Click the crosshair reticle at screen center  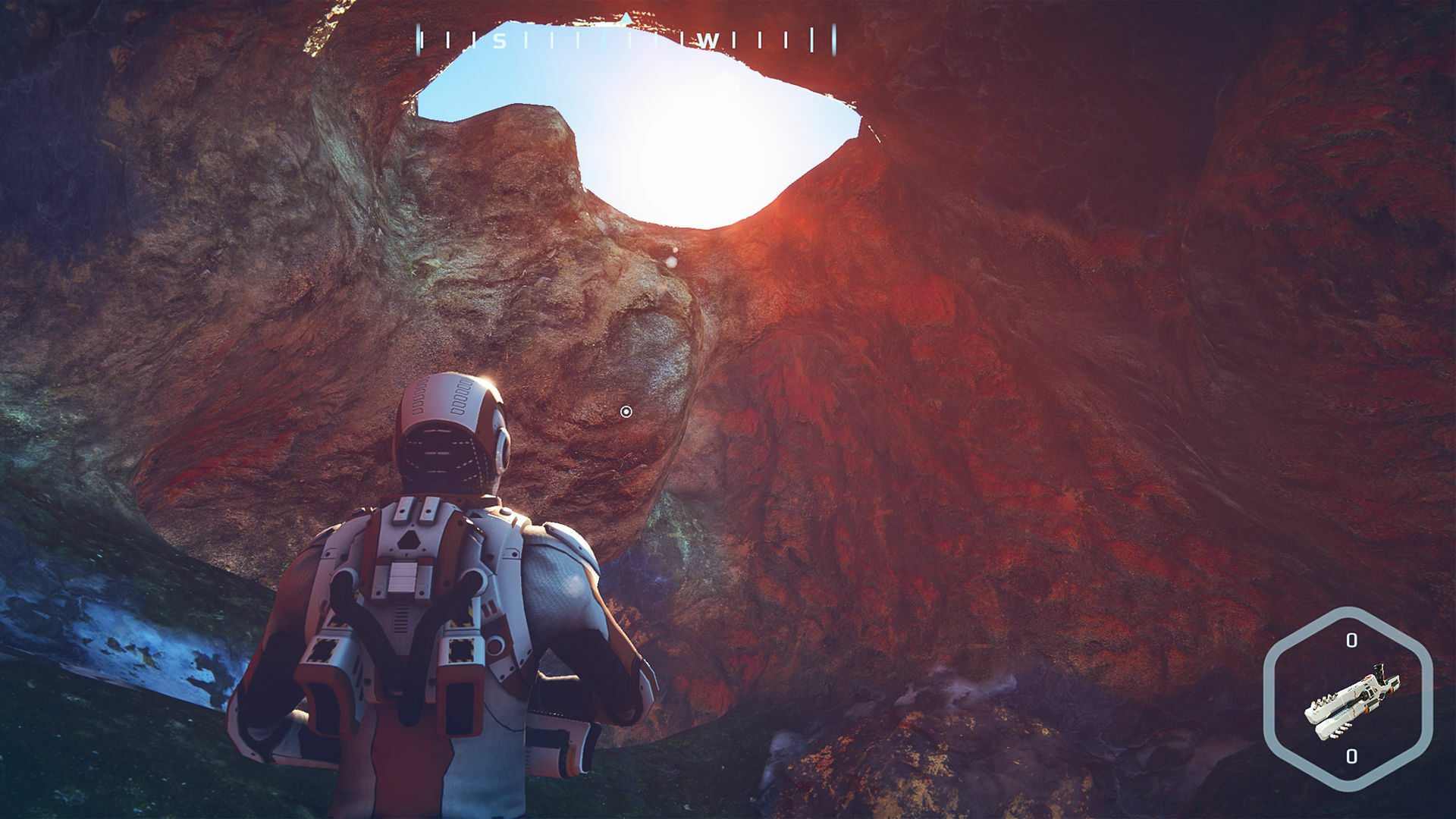626,409
